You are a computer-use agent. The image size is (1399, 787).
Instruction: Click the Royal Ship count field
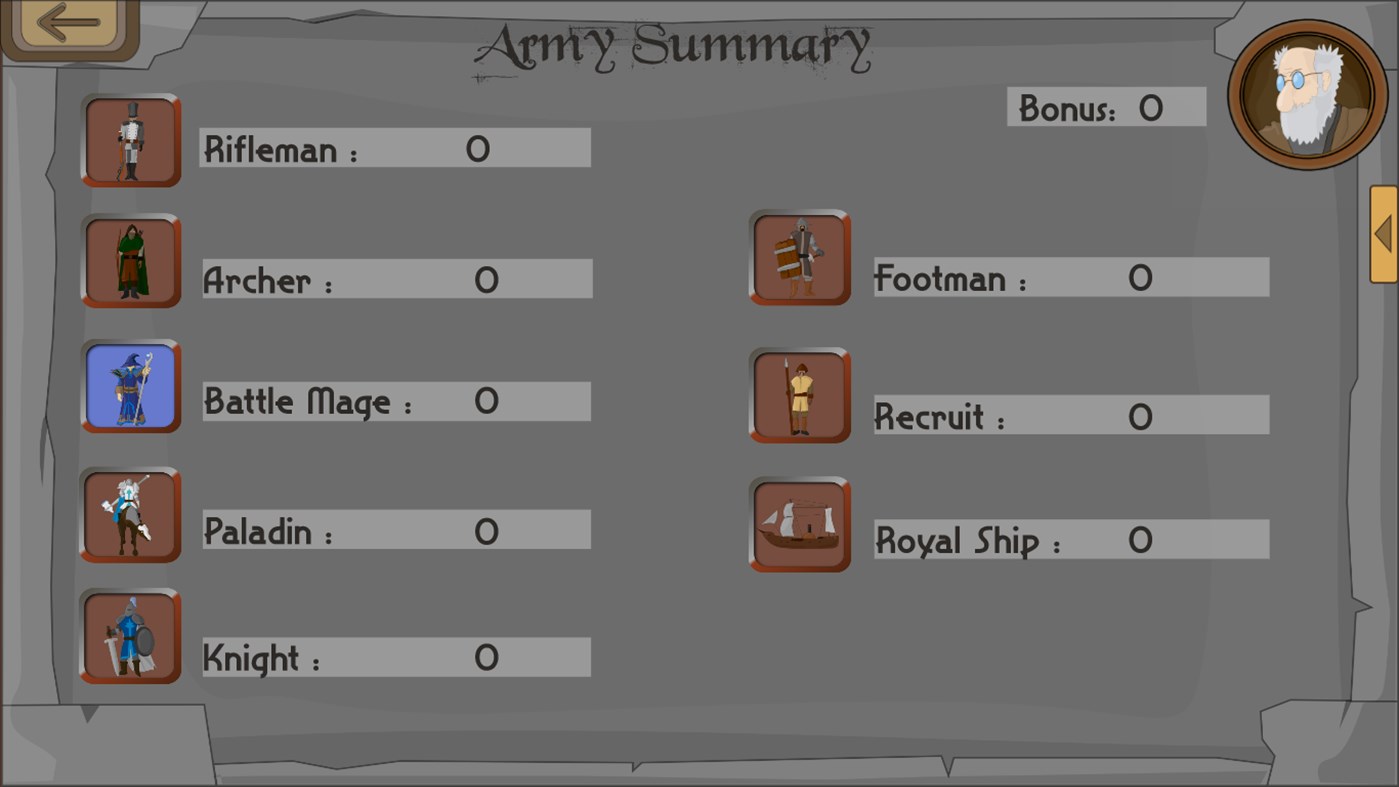tap(1070, 539)
